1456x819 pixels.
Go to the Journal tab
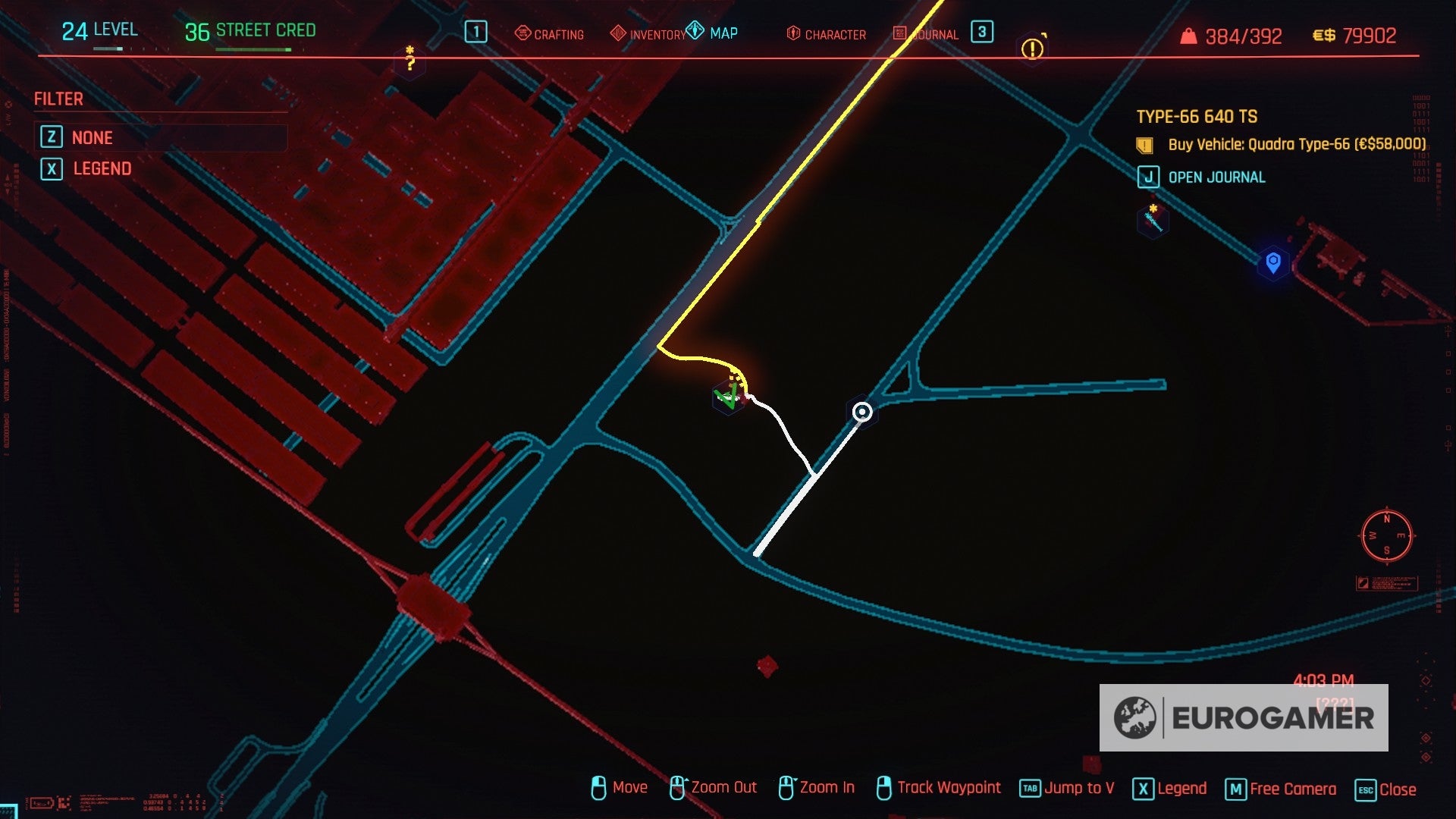[926, 34]
